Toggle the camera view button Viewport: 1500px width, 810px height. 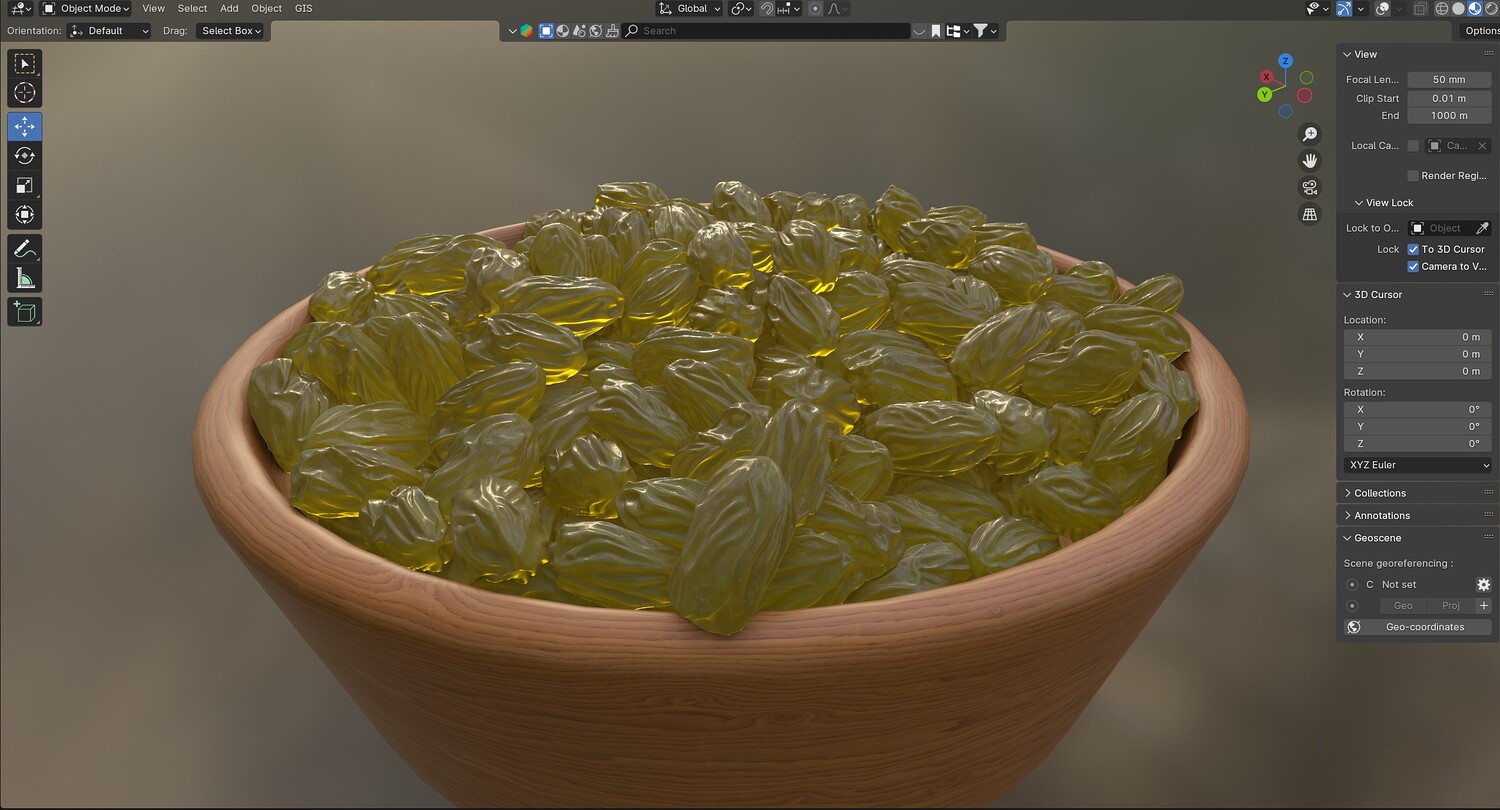1309,187
